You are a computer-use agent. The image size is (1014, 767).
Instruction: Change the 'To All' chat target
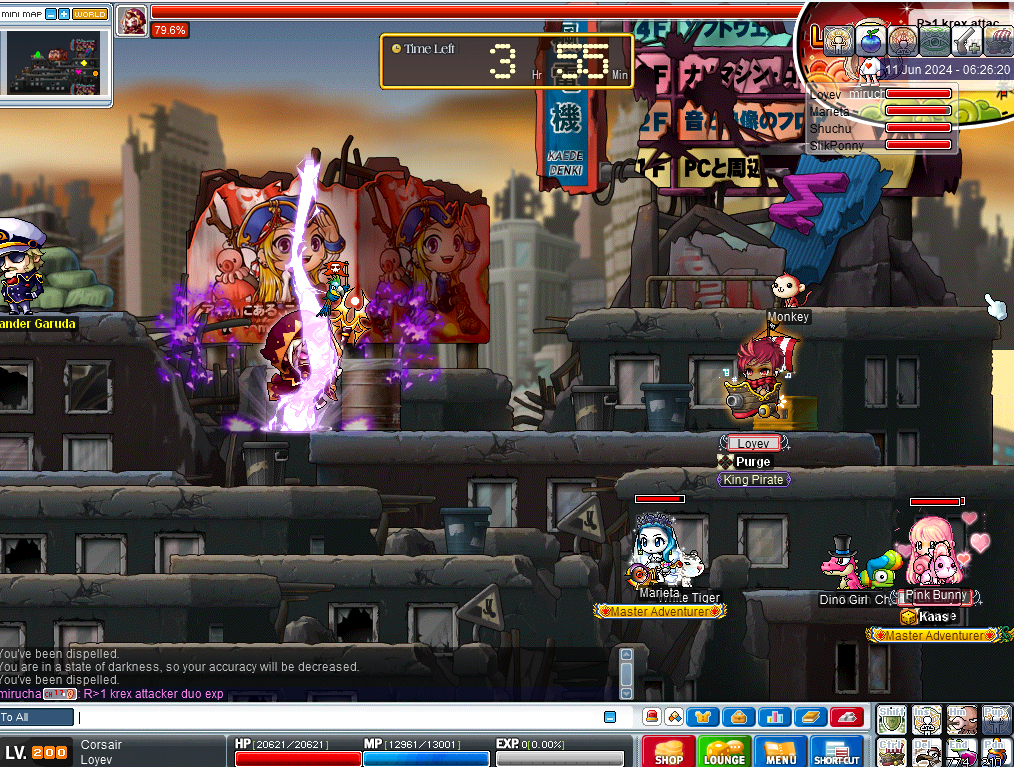point(37,717)
